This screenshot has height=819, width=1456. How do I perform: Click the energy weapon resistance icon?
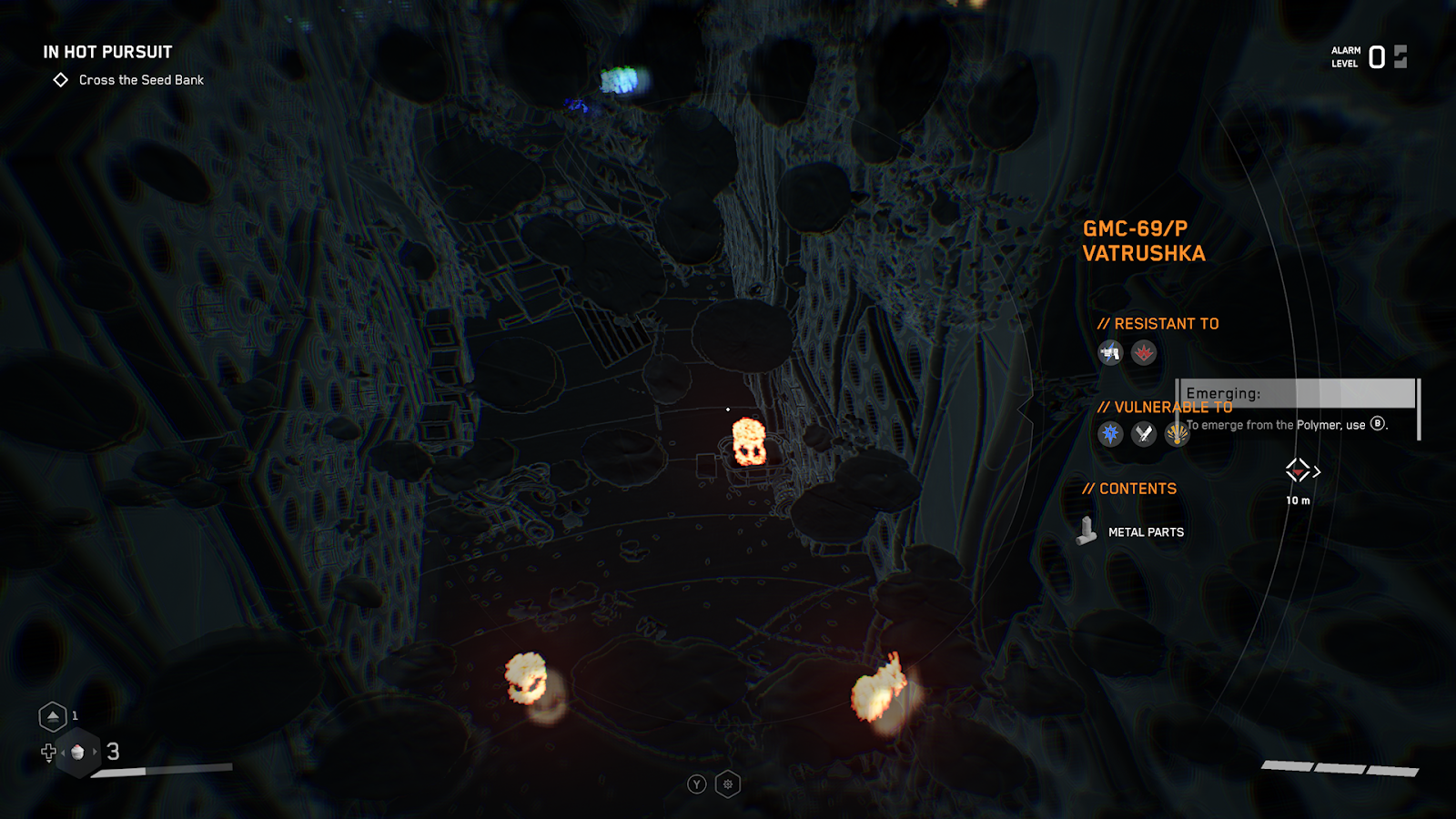click(1110, 352)
